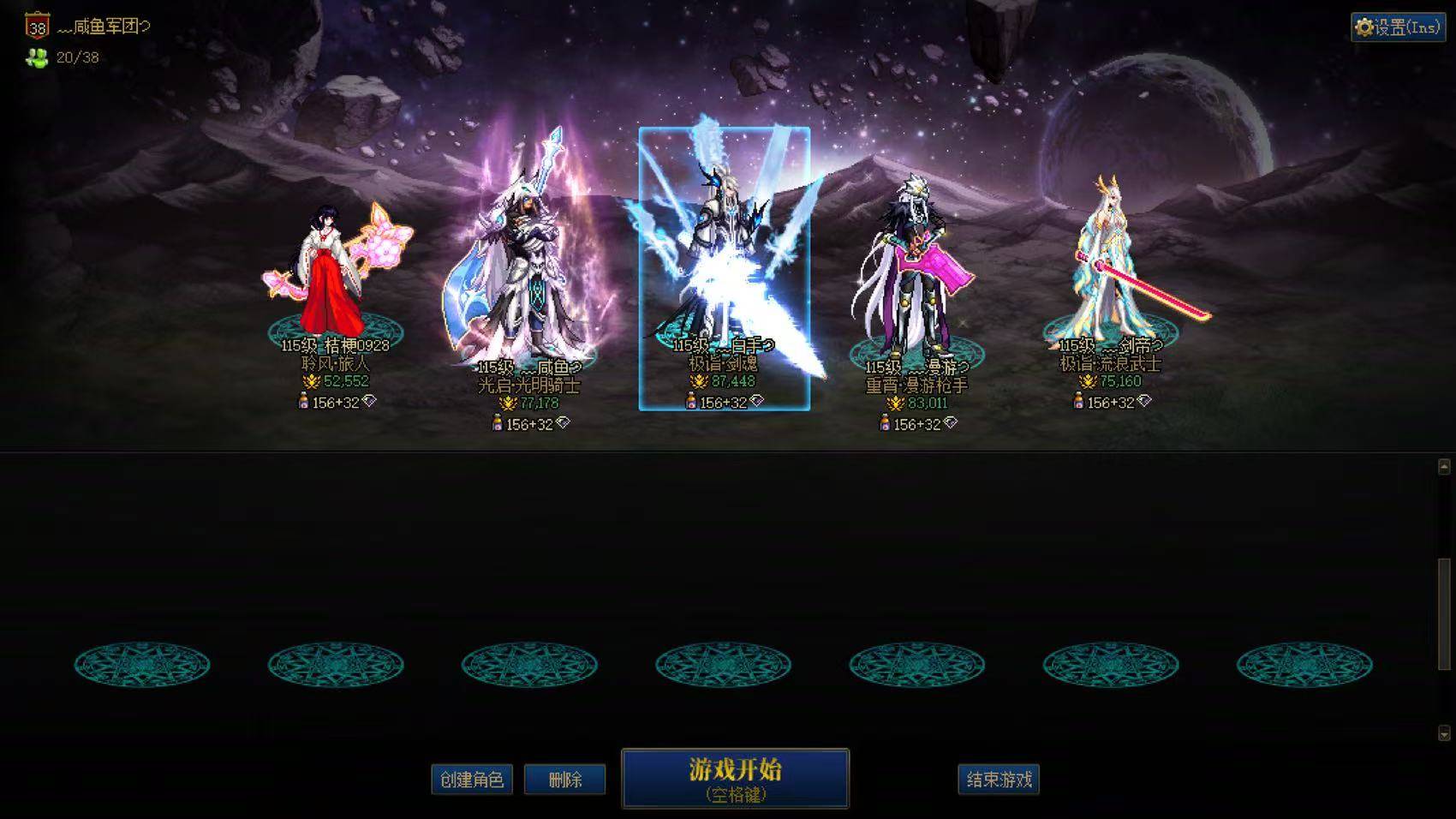The width and height of the screenshot is (1456, 819).
Task: Click the 结束游戏 end game button
Action: click(x=998, y=780)
